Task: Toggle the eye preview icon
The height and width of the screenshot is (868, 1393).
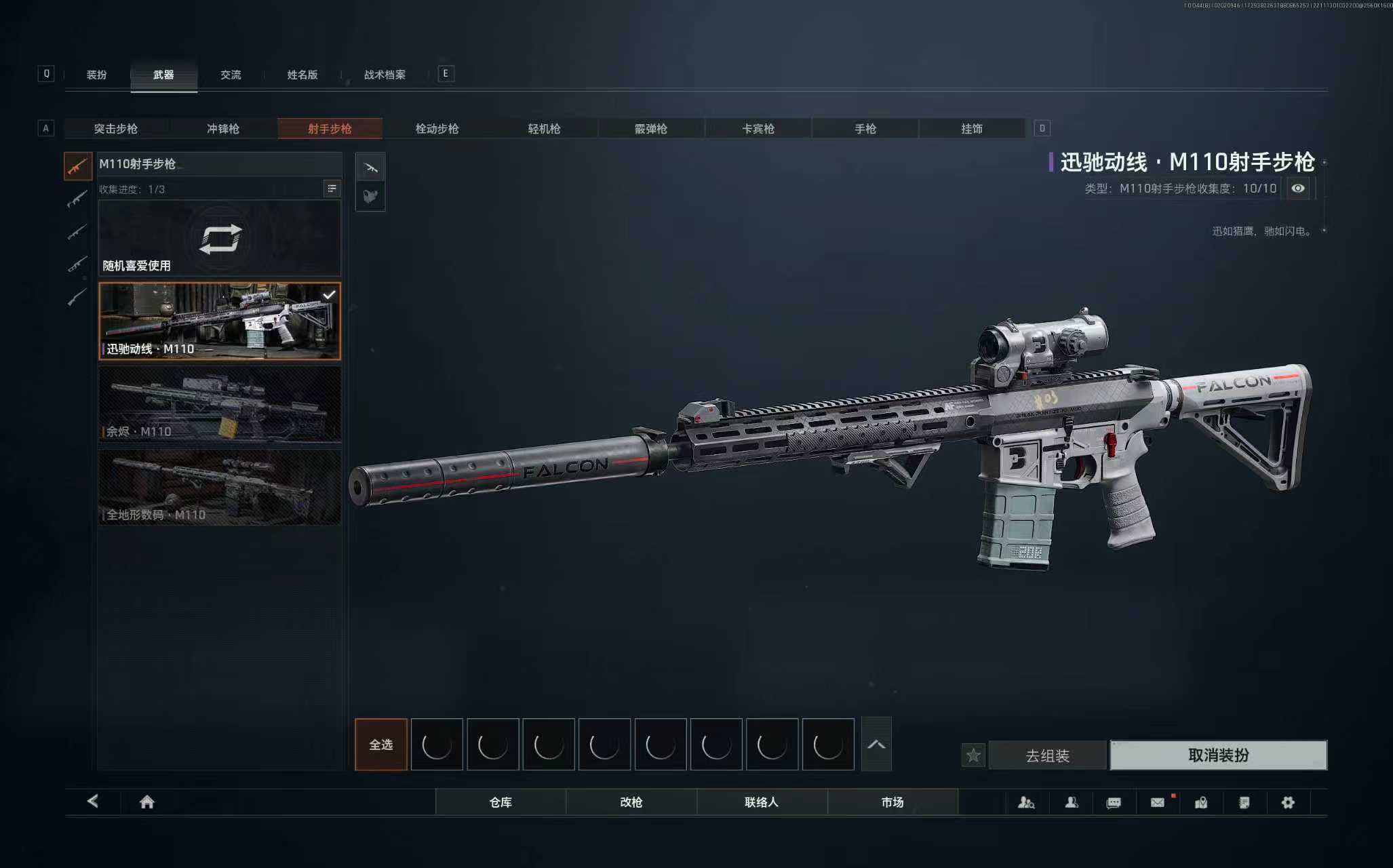Action: (1297, 189)
